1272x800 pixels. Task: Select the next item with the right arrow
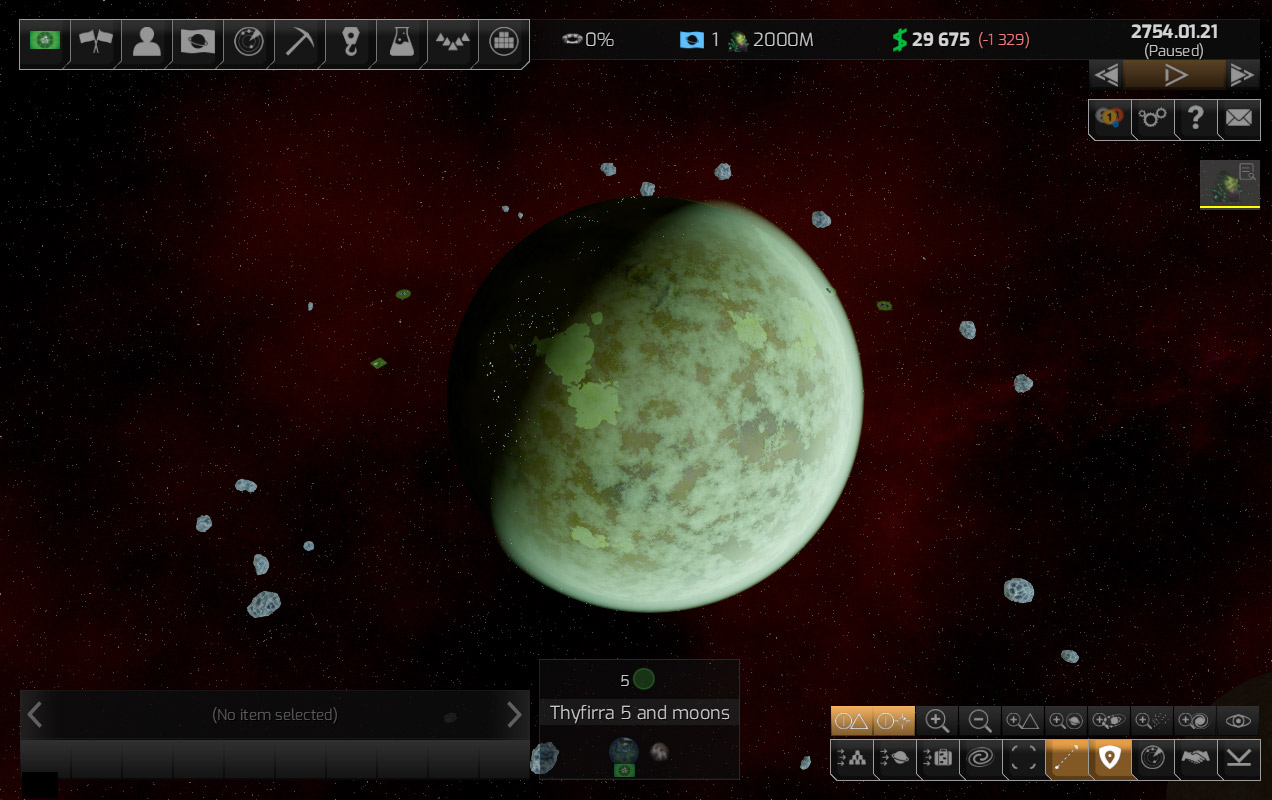(x=514, y=714)
